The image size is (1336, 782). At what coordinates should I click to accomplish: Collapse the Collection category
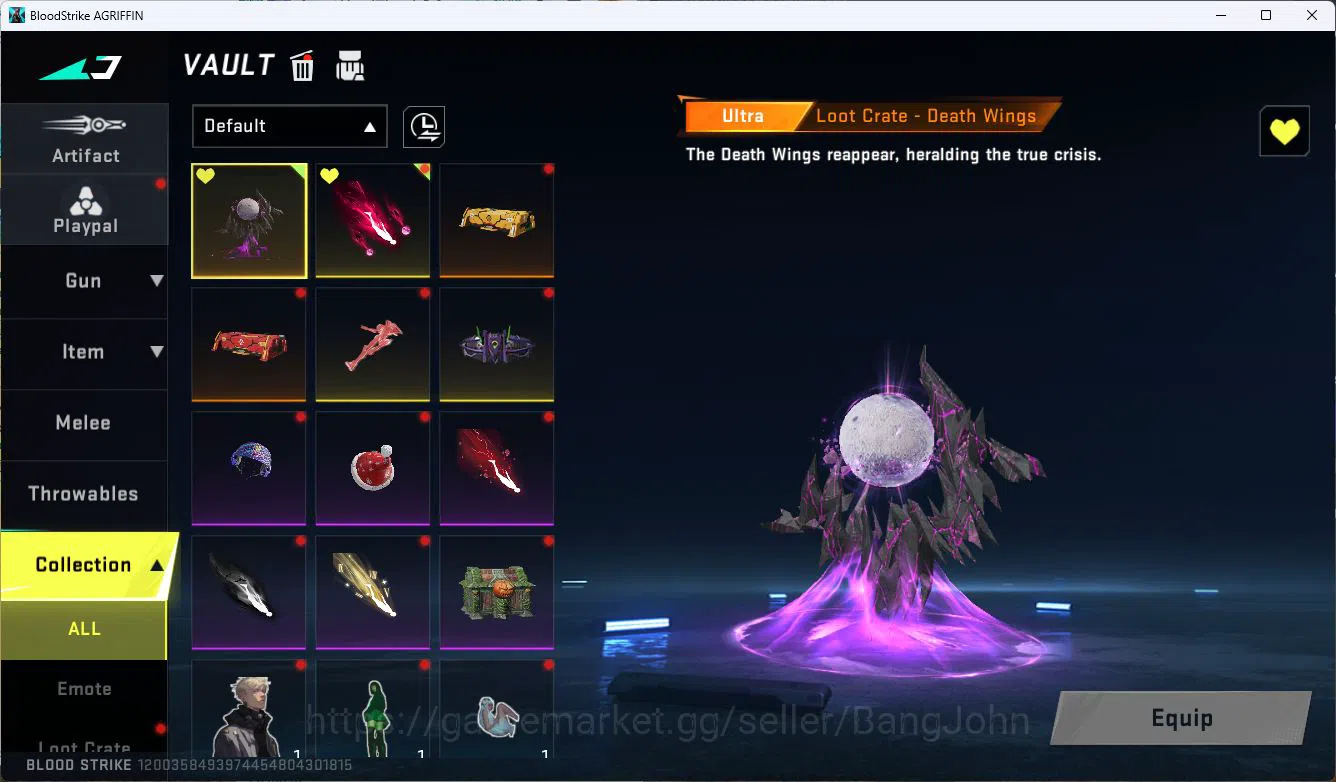[x=85, y=564]
